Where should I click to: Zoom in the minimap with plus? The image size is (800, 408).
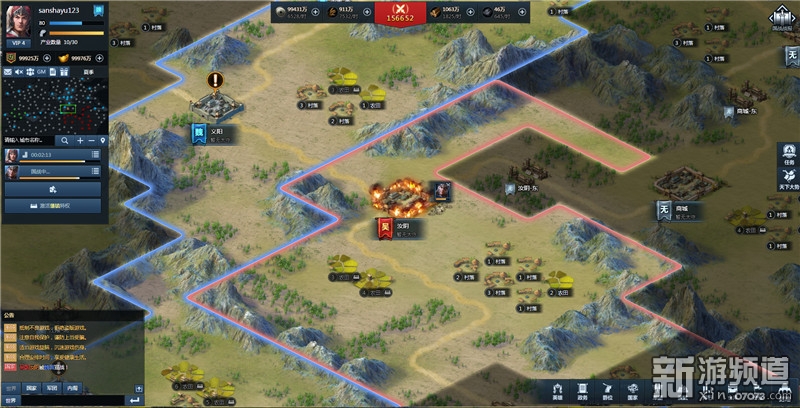(x=79, y=140)
